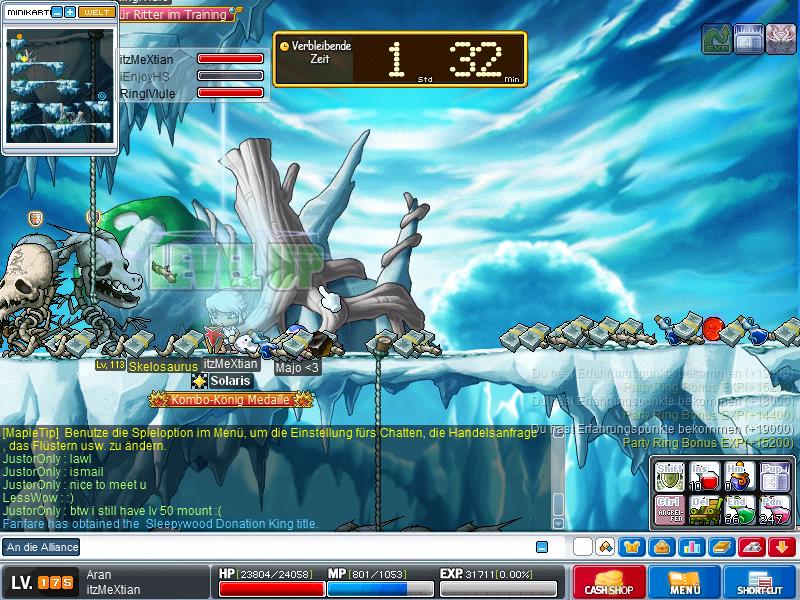
Task: Click the minimap's plus button
Action: pyautogui.click(x=70, y=12)
